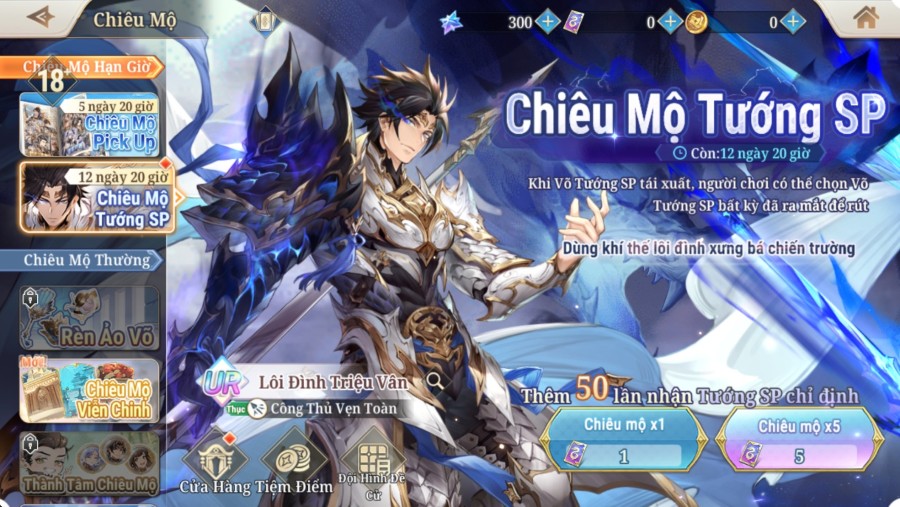Add more star gem currency
The width and height of the screenshot is (900, 507).
click(x=548, y=22)
